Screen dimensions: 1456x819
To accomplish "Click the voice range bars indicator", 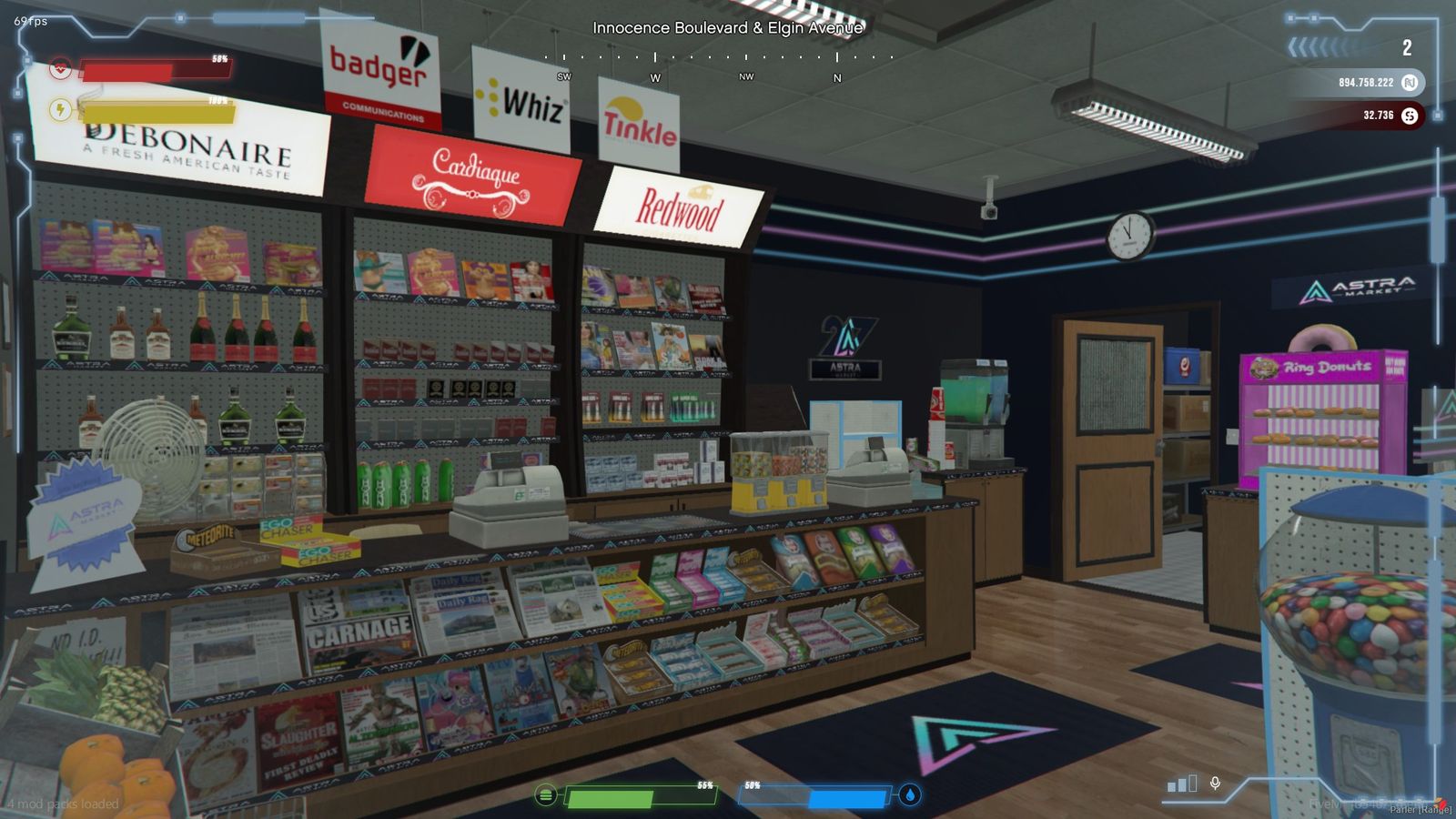I will click(x=1182, y=784).
